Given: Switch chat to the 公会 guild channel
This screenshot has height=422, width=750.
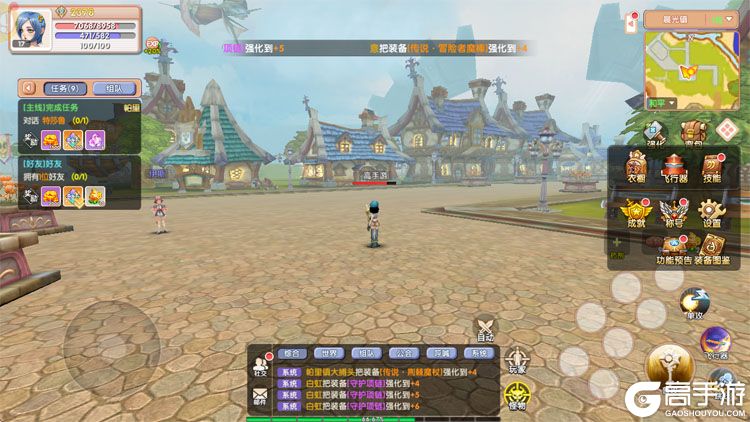Looking at the screenshot, I should [x=404, y=353].
